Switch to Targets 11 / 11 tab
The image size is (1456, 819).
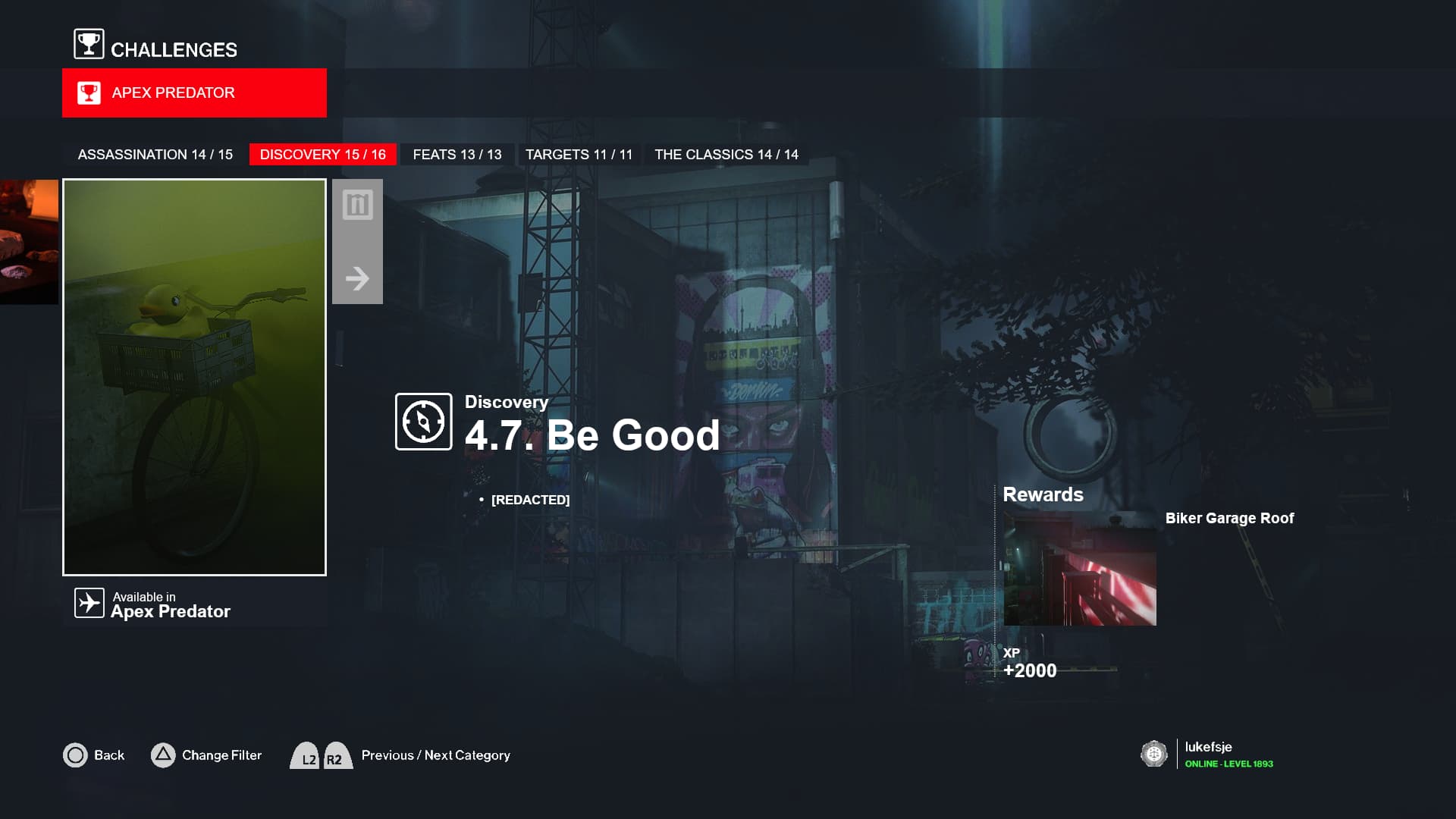pos(579,155)
